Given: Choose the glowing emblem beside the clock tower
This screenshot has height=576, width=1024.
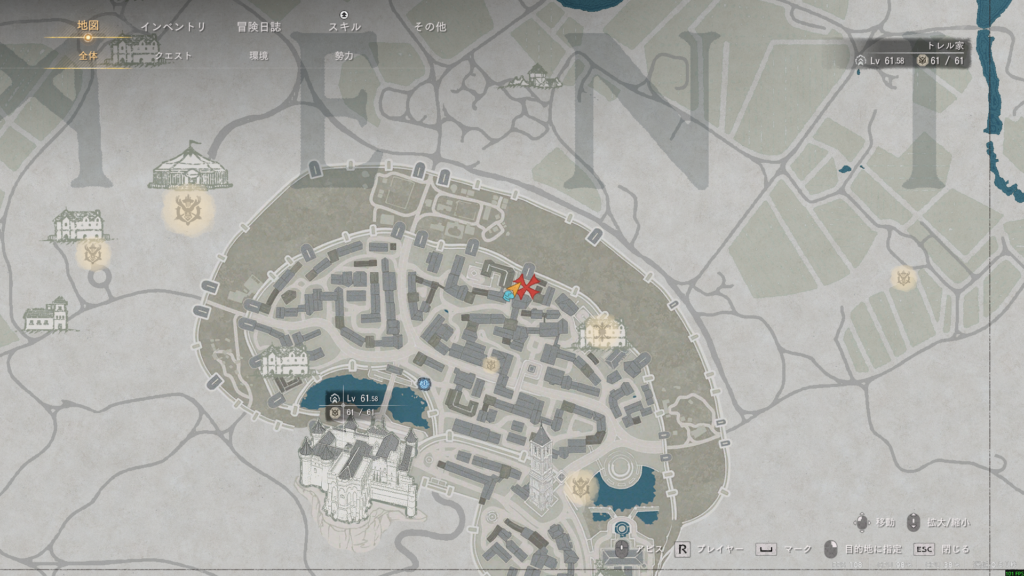Looking at the screenshot, I should coord(580,487).
